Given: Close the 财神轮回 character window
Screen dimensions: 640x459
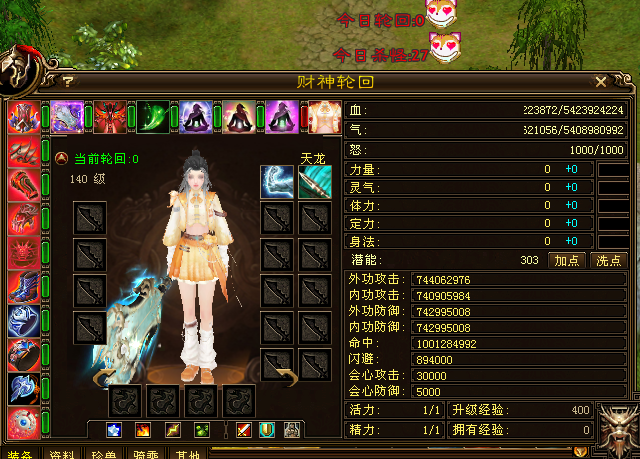Looking at the screenshot, I should point(601,81).
